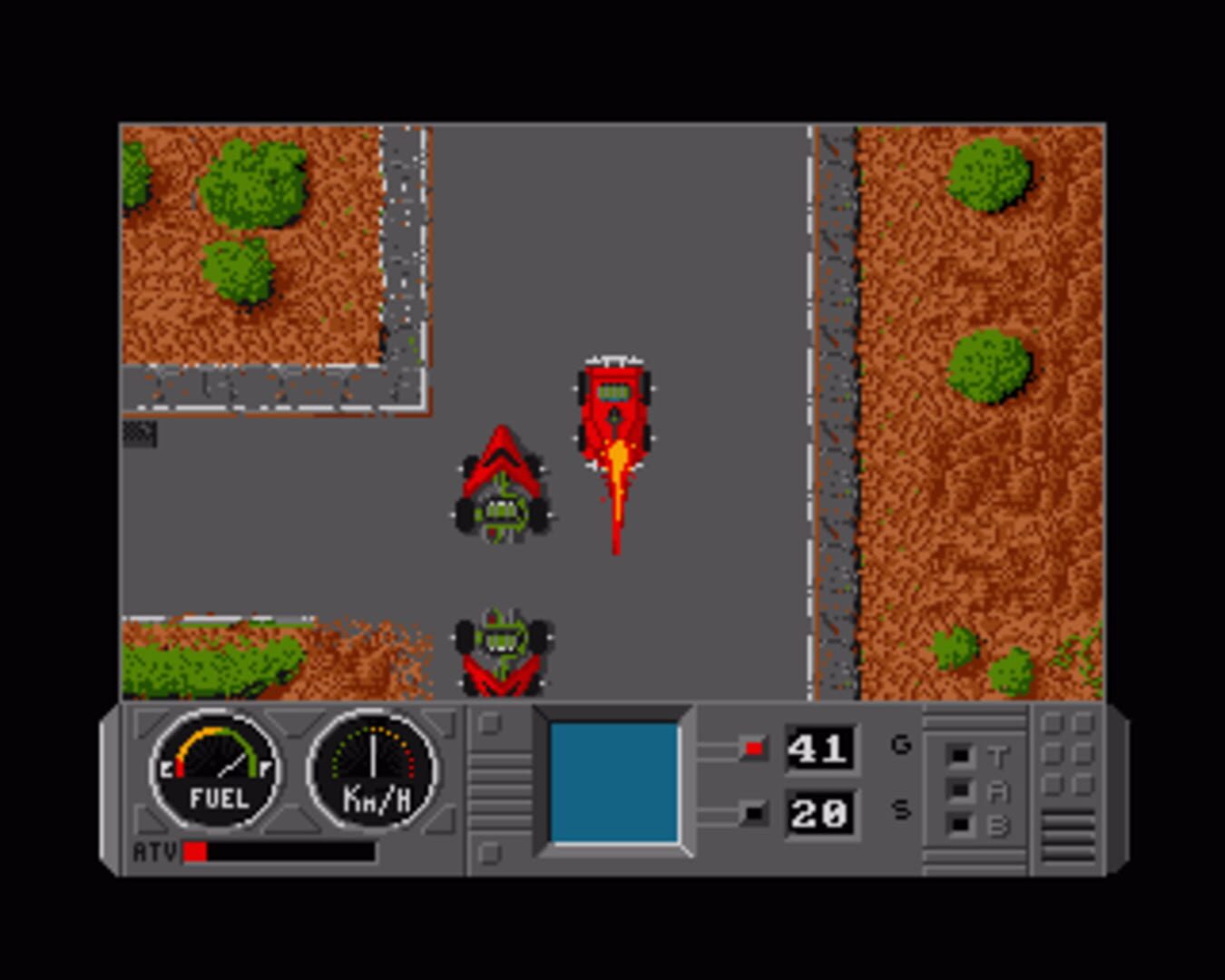Toggle the T status light on the dashboard
The height and width of the screenshot is (980, 1225).
point(957,753)
